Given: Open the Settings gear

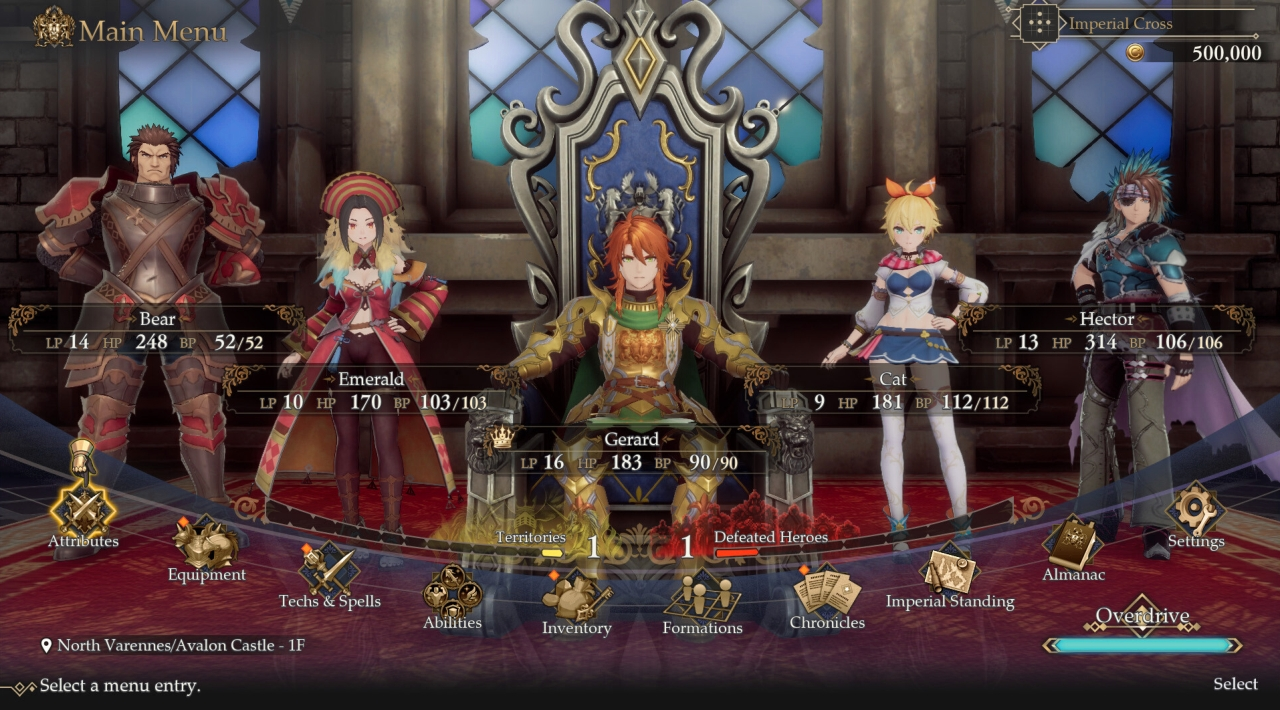Looking at the screenshot, I should [x=1196, y=510].
